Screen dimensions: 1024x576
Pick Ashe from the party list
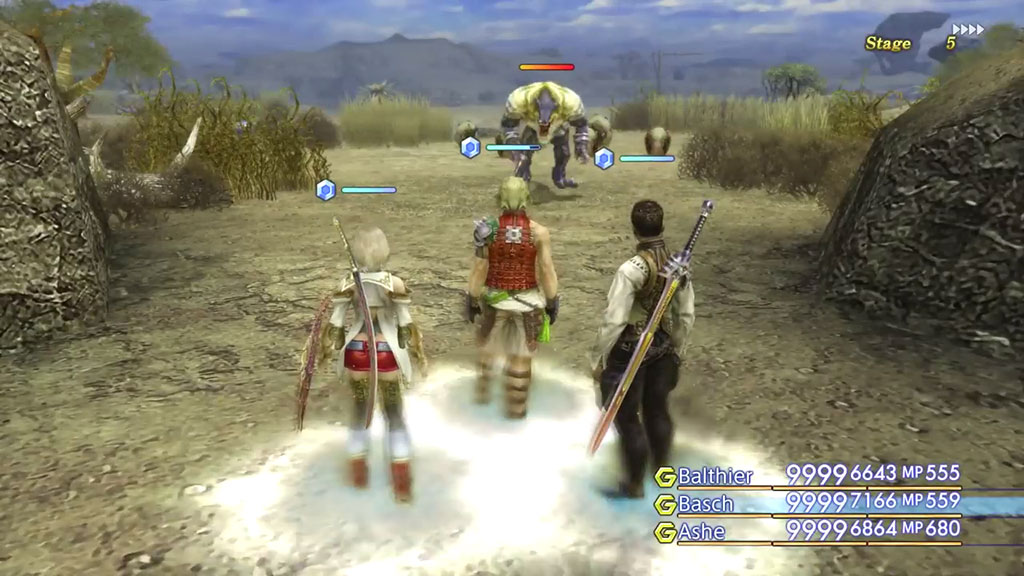coord(701,532)
